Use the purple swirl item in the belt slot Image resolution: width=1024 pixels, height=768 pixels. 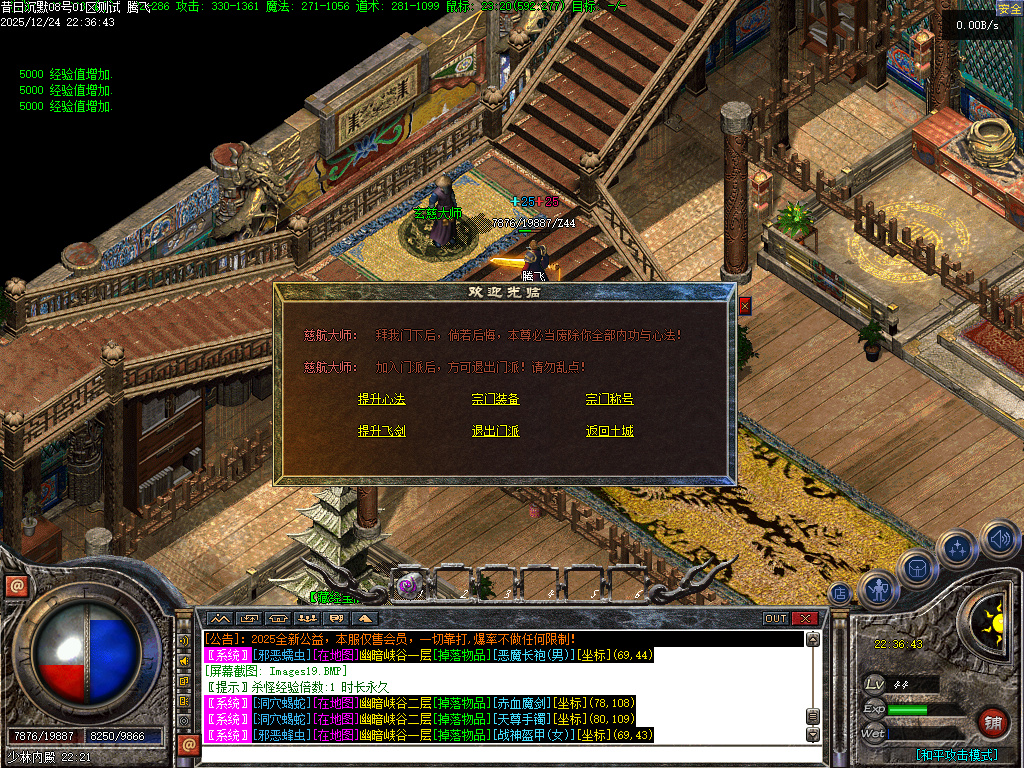[407, 585]
